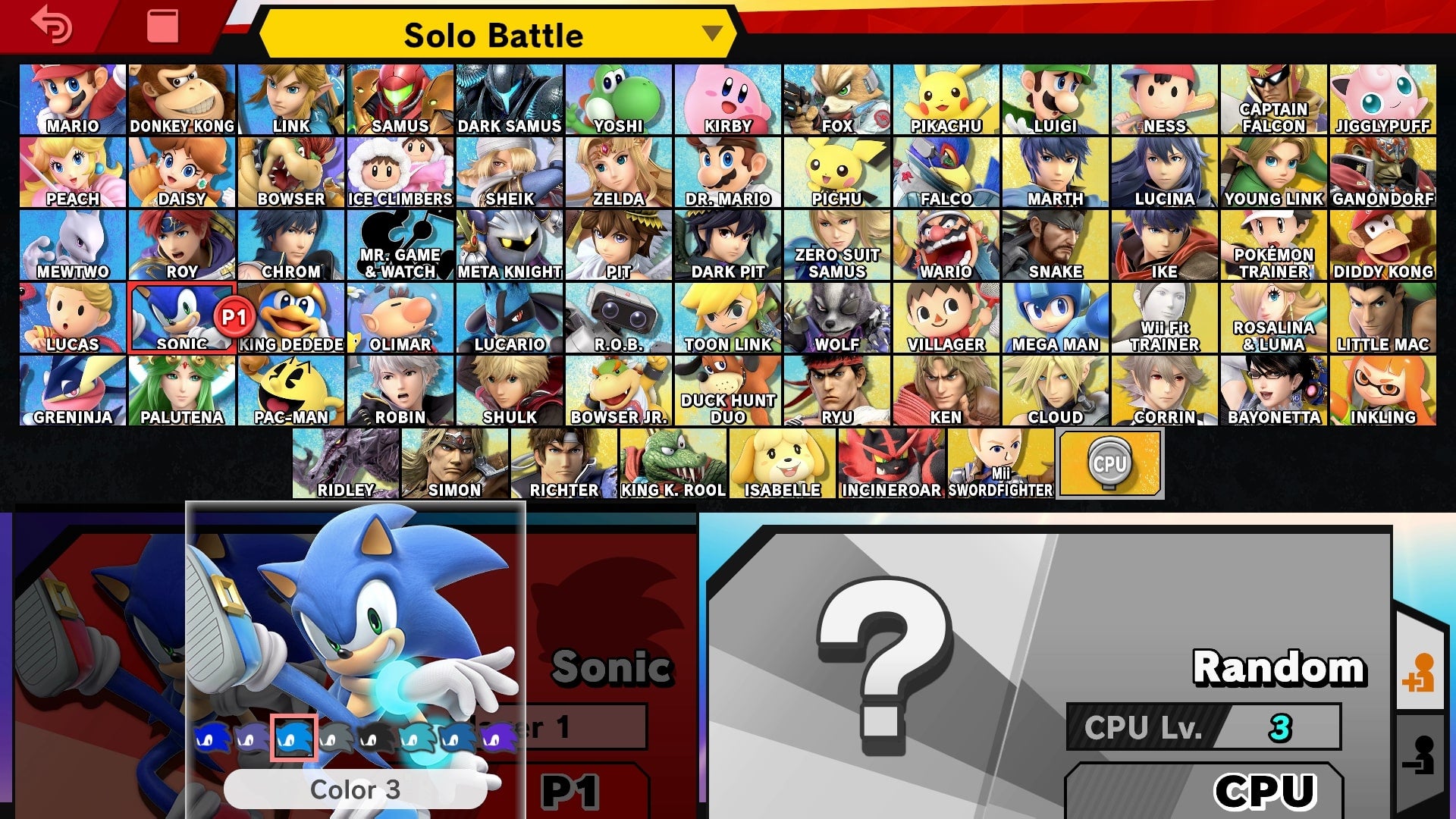Select the Mii Swordfighter portrait
This screenshot has height=819, width=1456.
[x=1001, y=463]
